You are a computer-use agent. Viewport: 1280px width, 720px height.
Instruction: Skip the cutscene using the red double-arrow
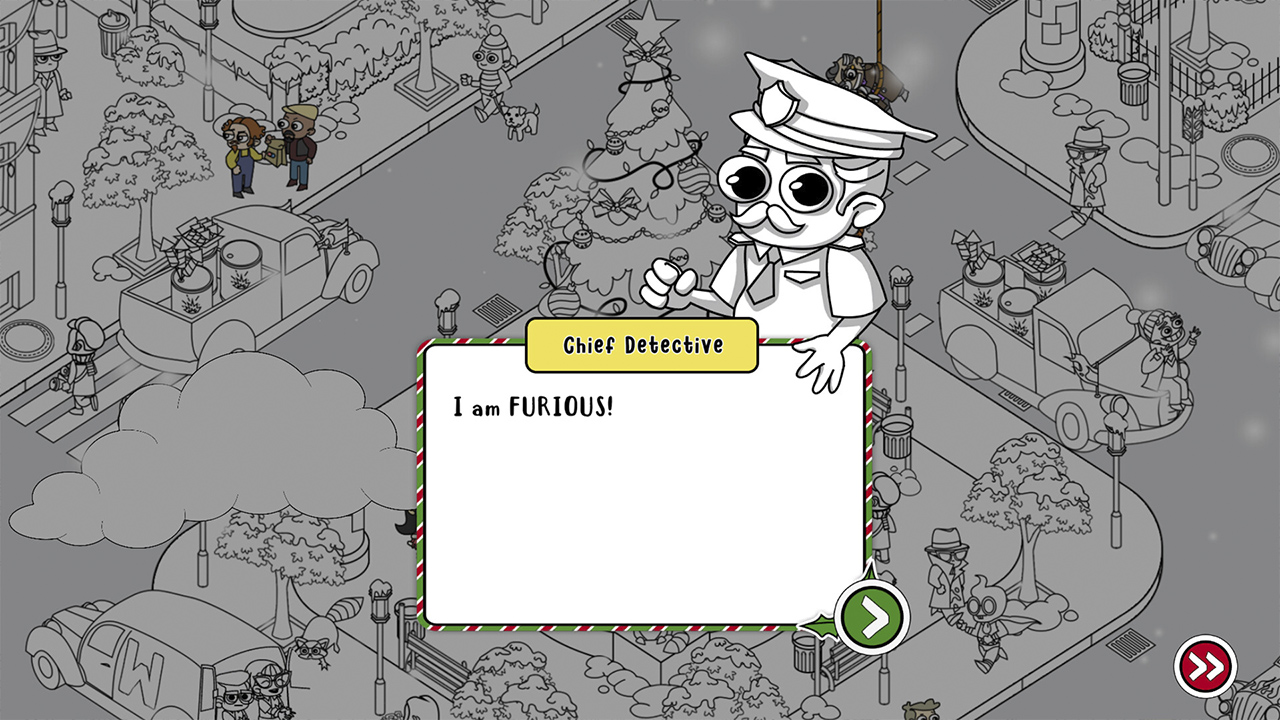tap(1206, 662)
